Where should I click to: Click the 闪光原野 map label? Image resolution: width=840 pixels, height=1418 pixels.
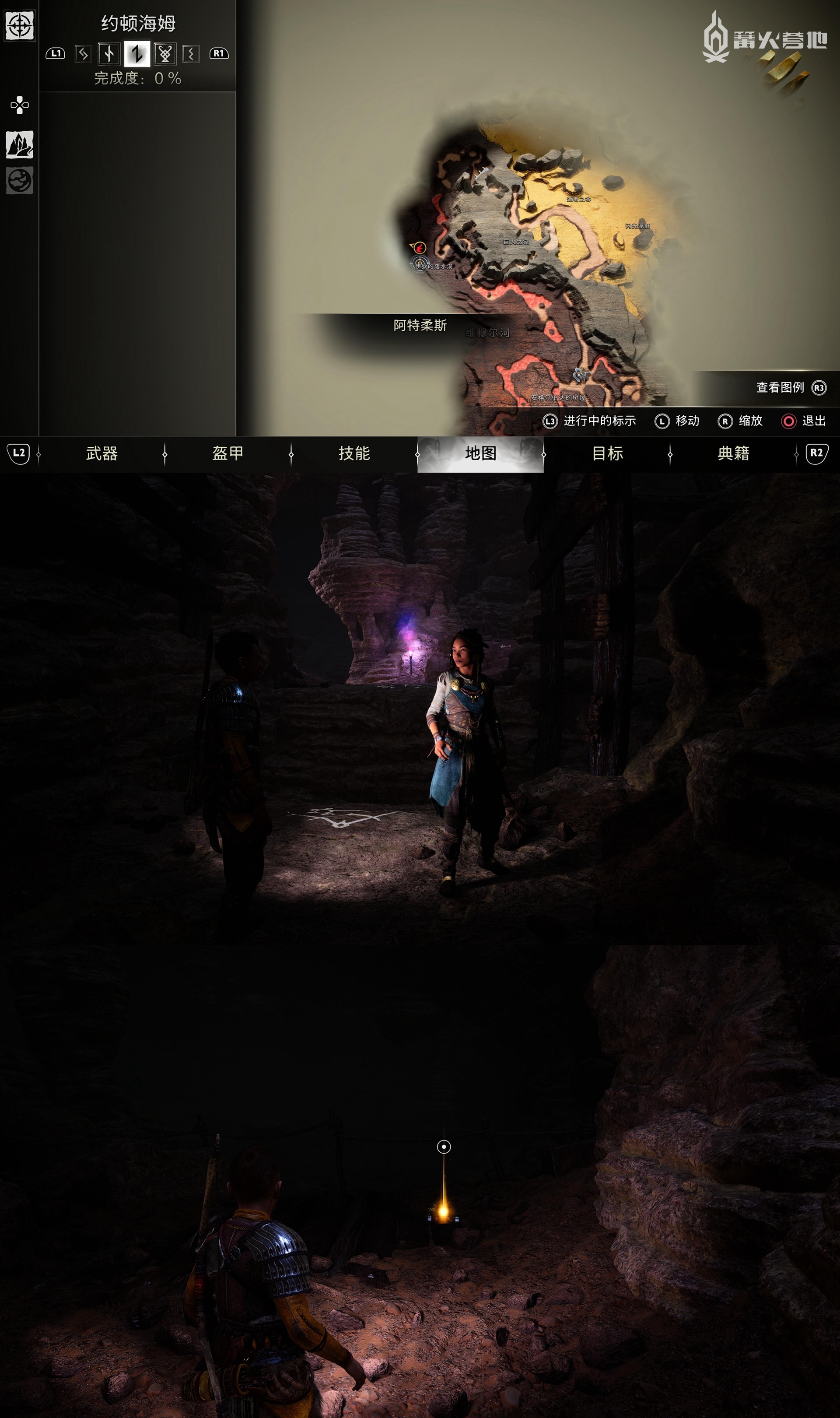637,226
